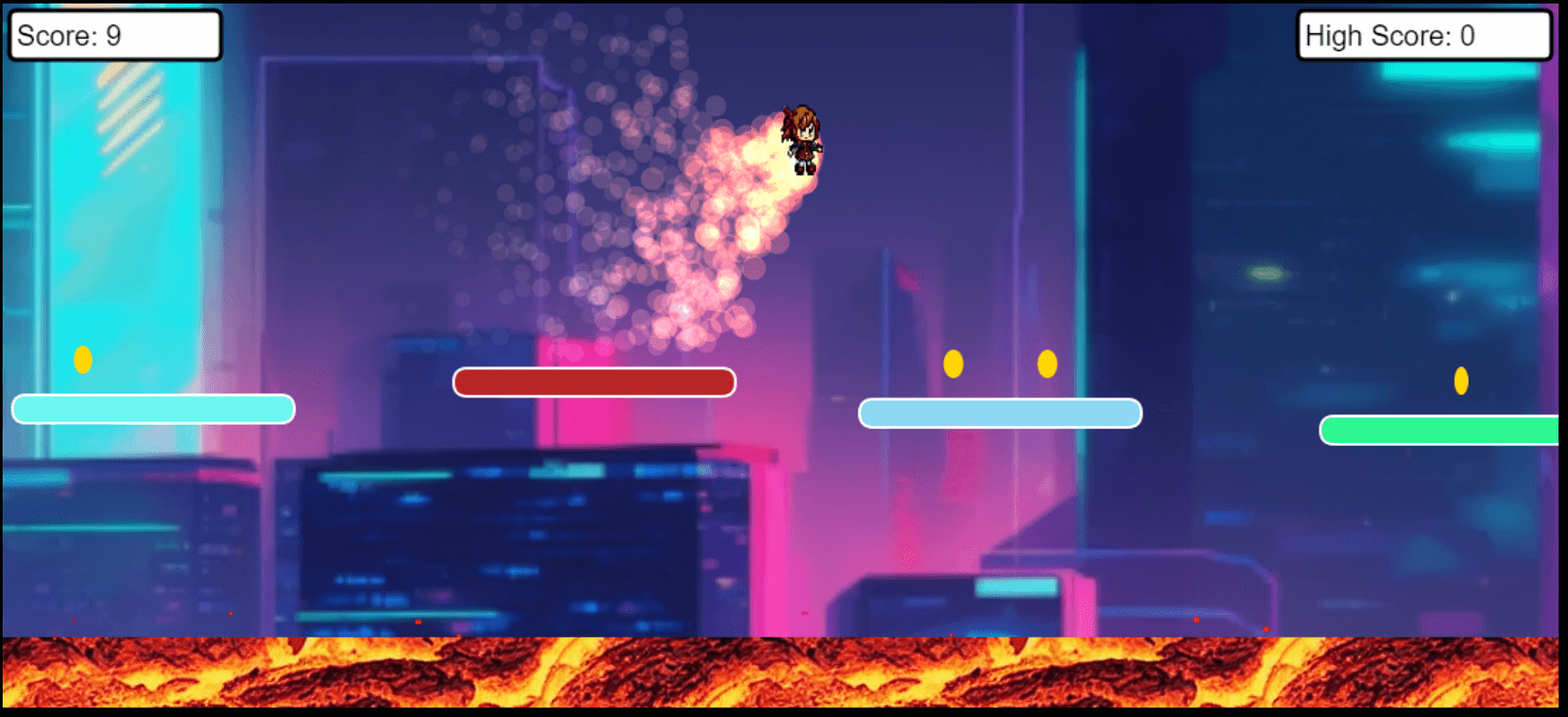Collect the left coin above the blue platform
The image size is (1568, 717).
953,363
